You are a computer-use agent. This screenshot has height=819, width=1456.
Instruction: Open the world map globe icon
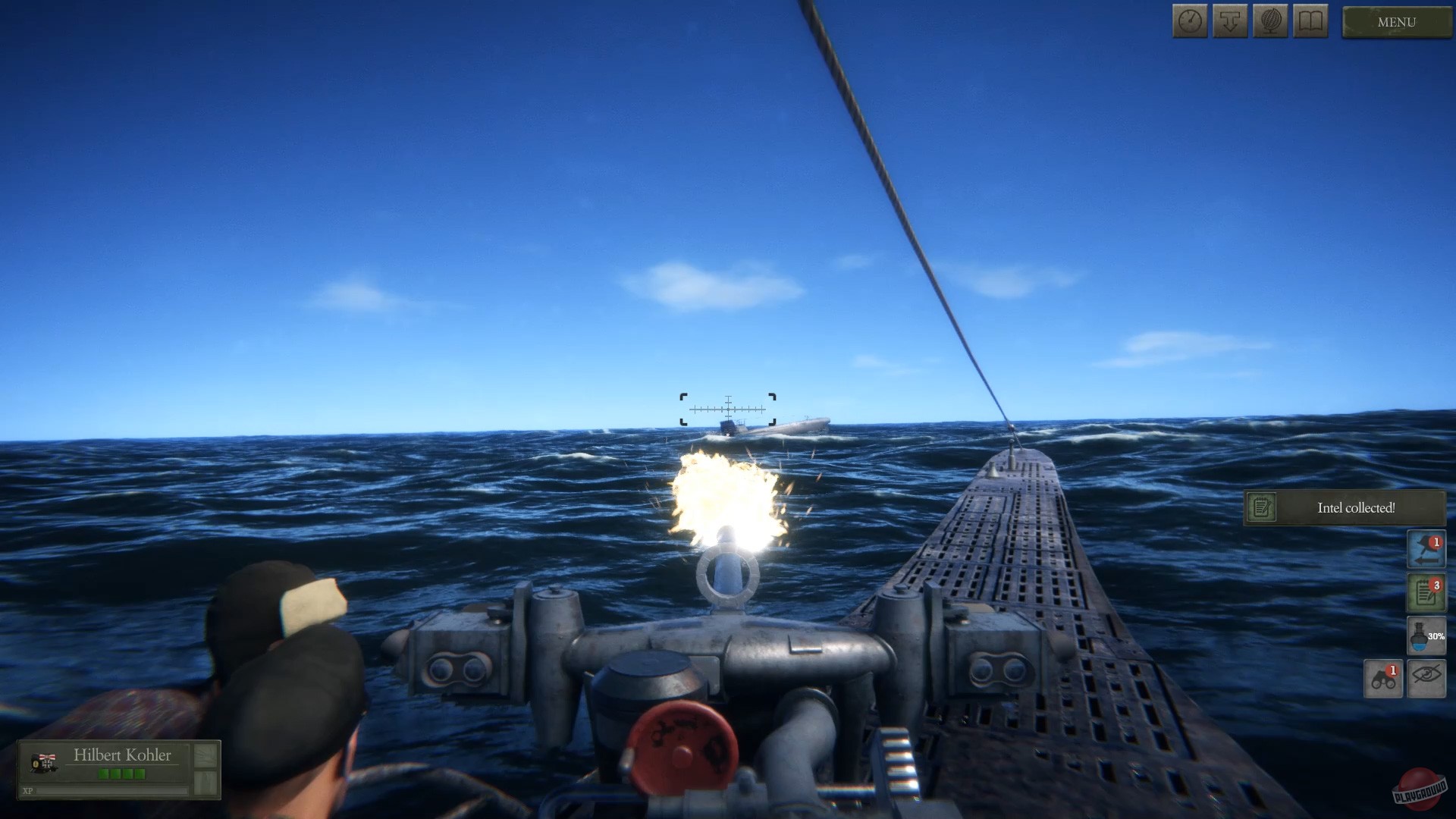[1270, 21]
